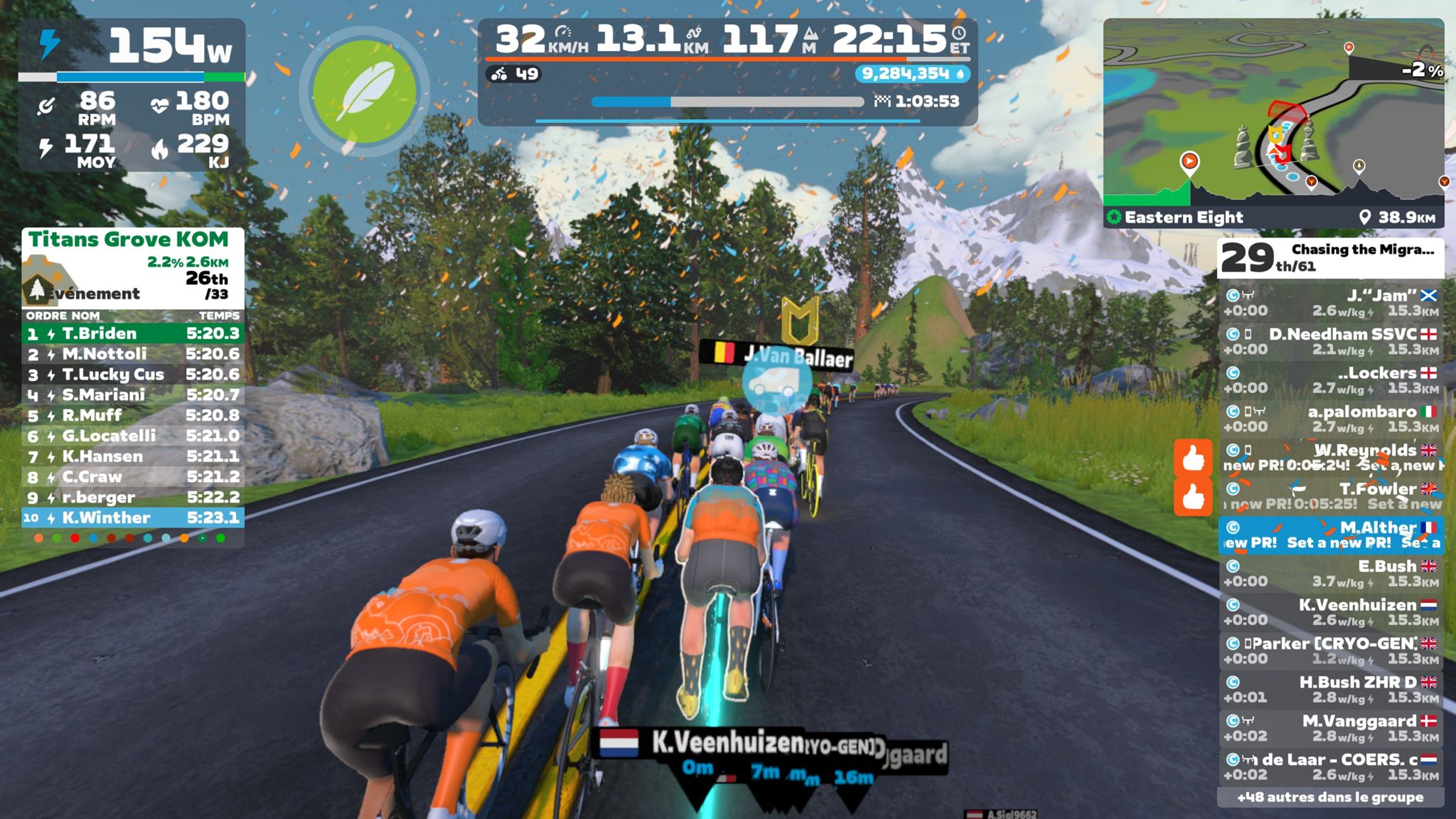Select r.berger on the KOM leaderboard
The height and width of the screenshot is (819, 1456).
click(133, 497)
